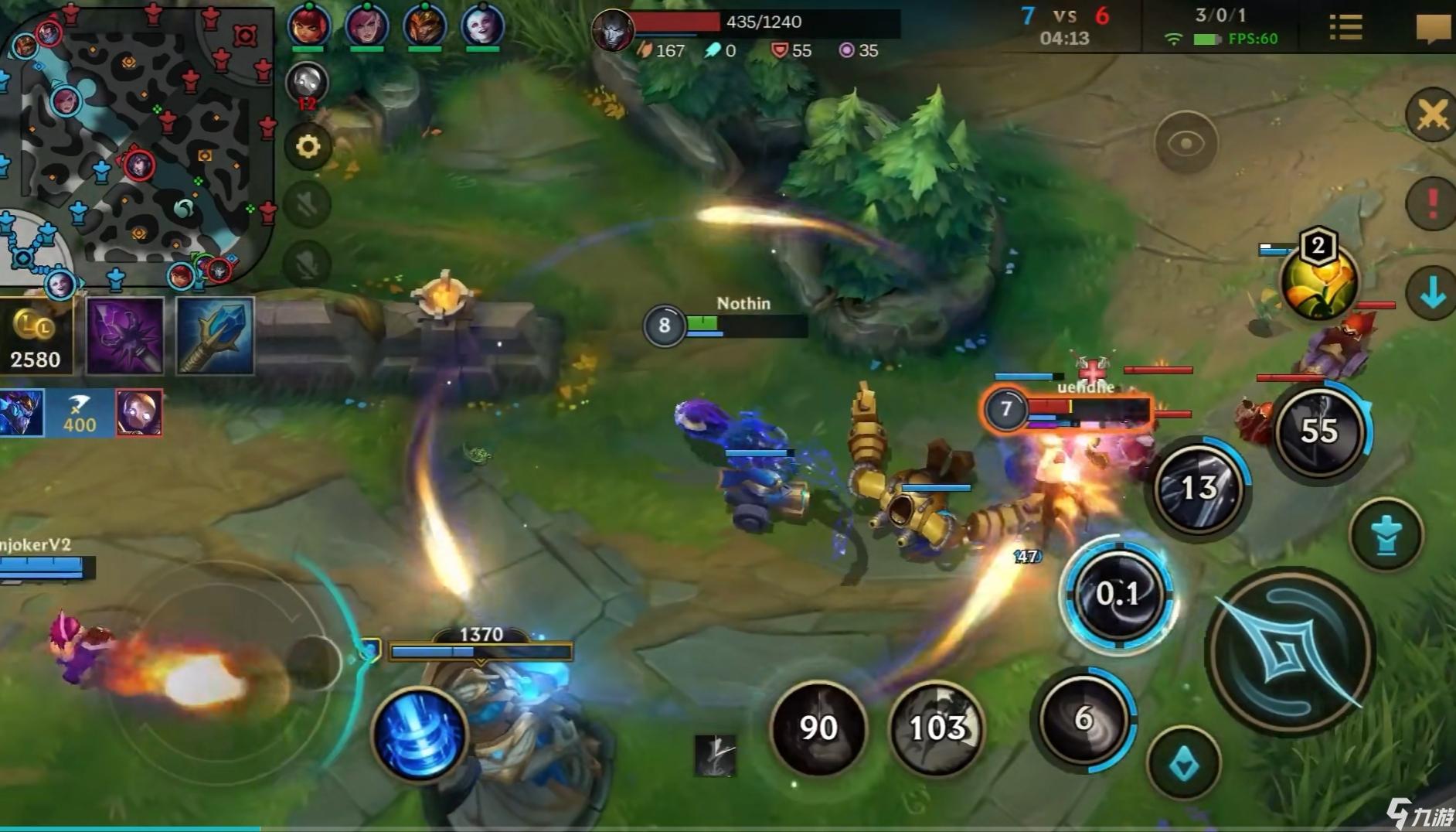Hit the main basic attack button
This screenshot has height=832, width=1456.
[x=1289, y=651]
